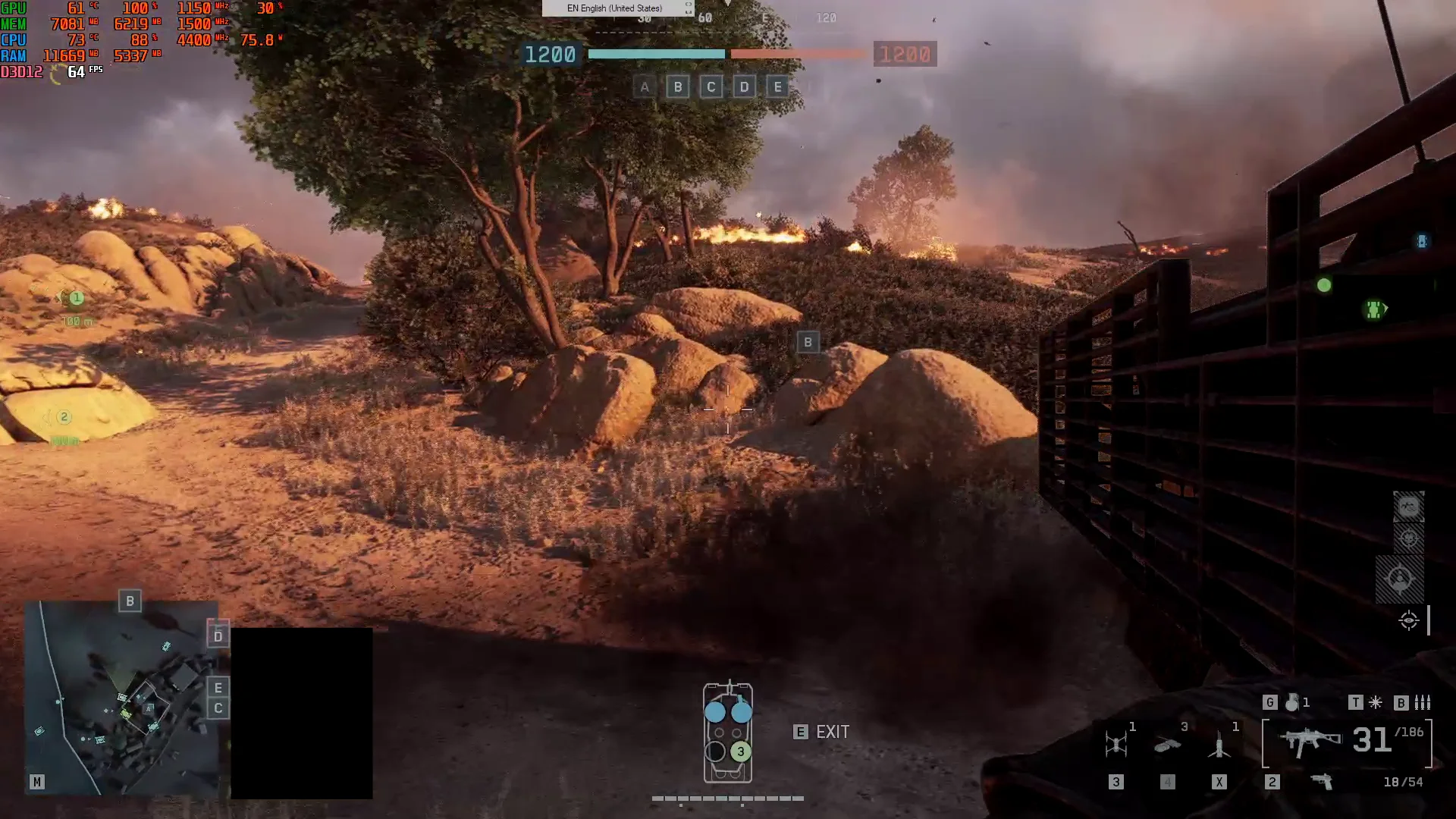The height and width of the screenshot is (819, 1456).
Task: Click the crosshair-eye spotting icon
Action: [1409, 620]
